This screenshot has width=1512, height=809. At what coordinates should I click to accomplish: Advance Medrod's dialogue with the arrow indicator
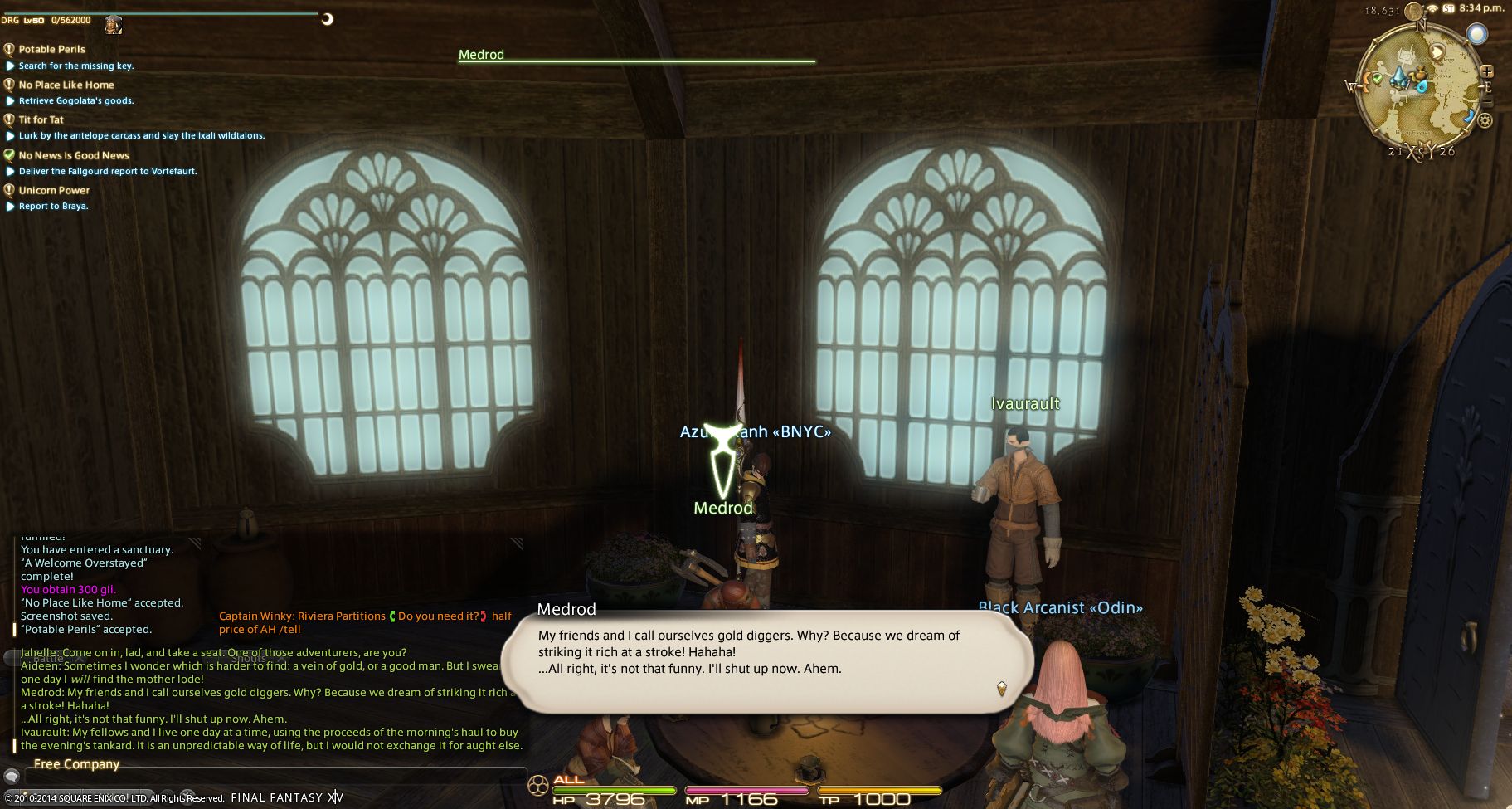1001,688
